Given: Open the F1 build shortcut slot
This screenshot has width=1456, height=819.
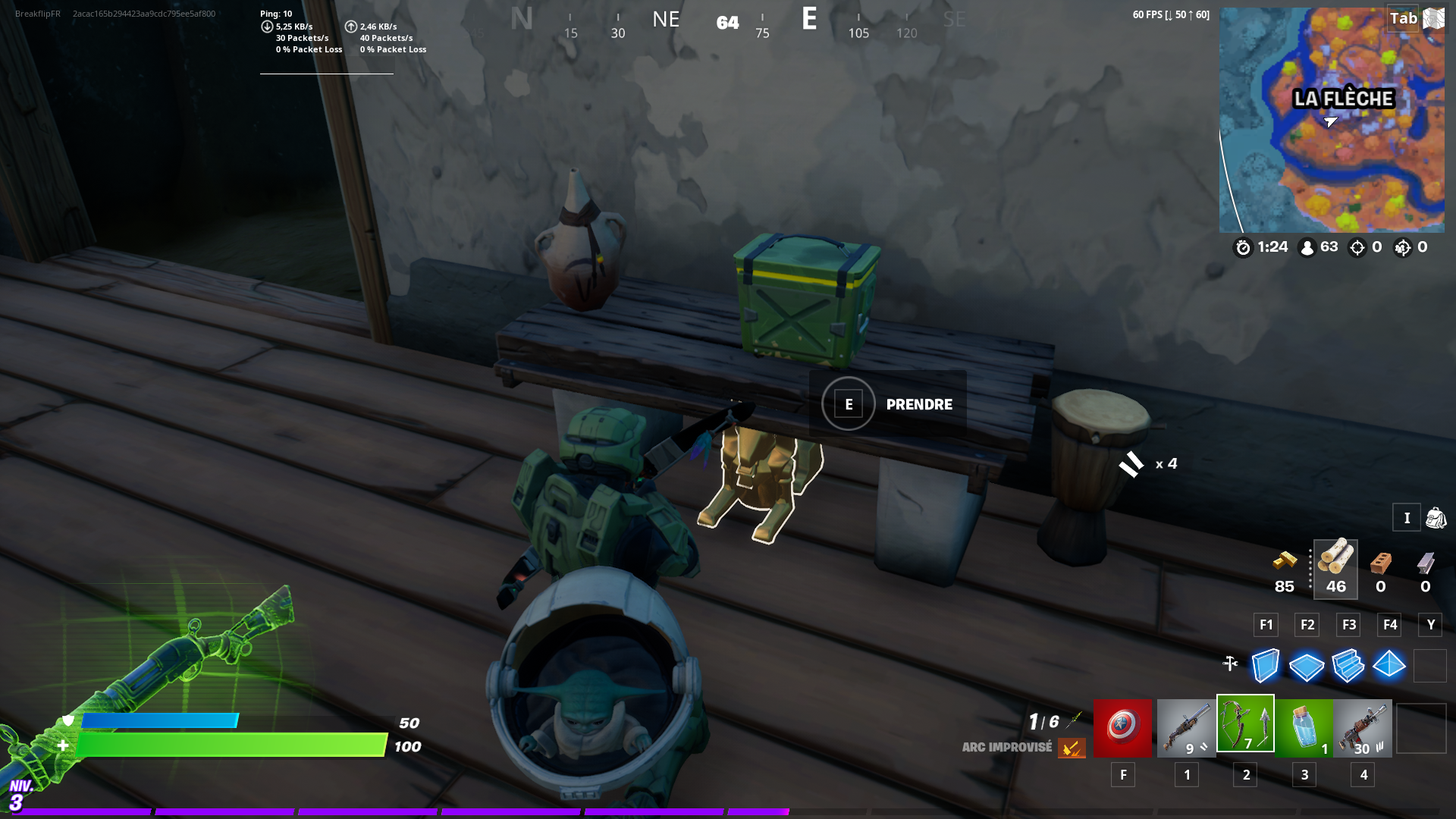Looking at the screenshot, I should click(x=1265, y=625).
